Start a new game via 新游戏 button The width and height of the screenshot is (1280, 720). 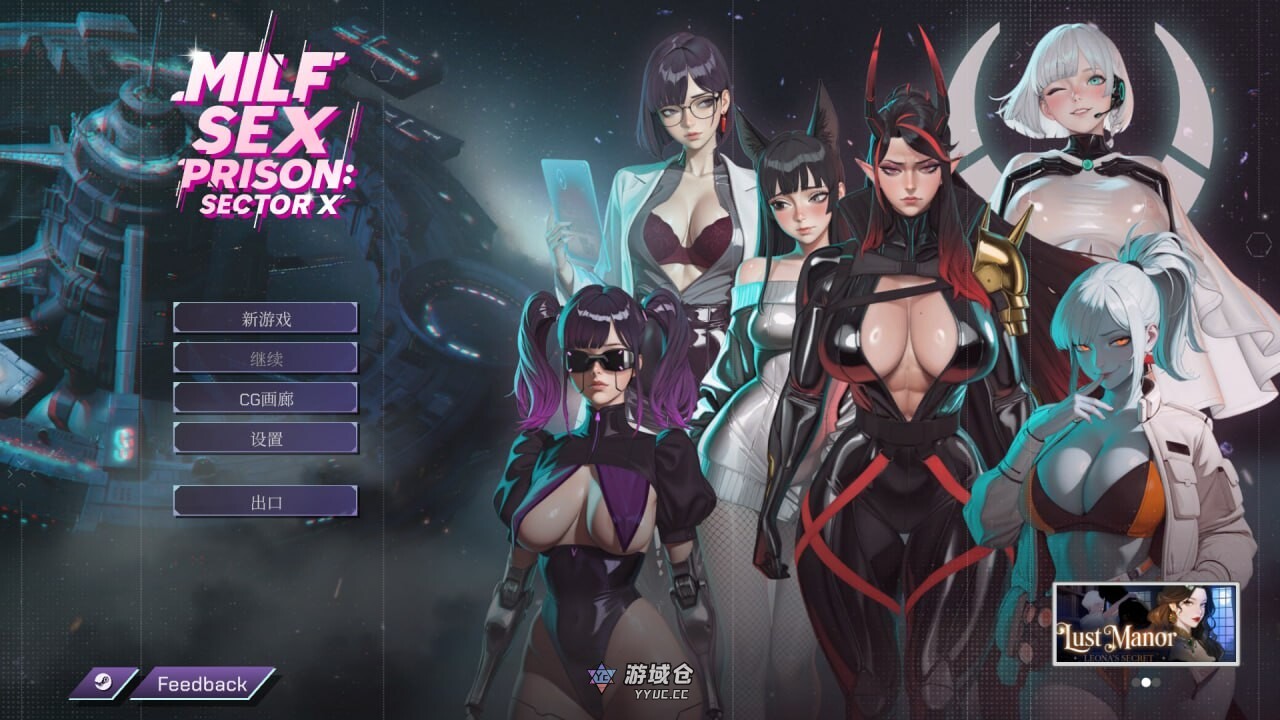(267, 317)
